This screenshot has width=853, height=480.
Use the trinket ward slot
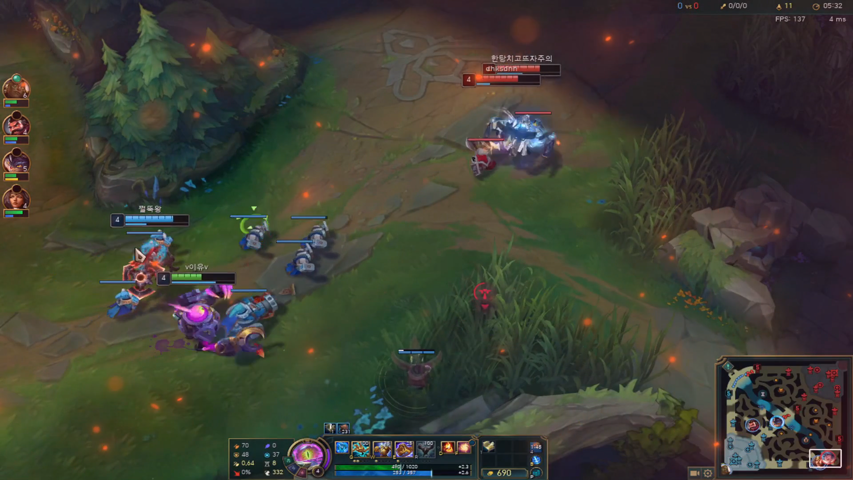click(x=536, y=447)
